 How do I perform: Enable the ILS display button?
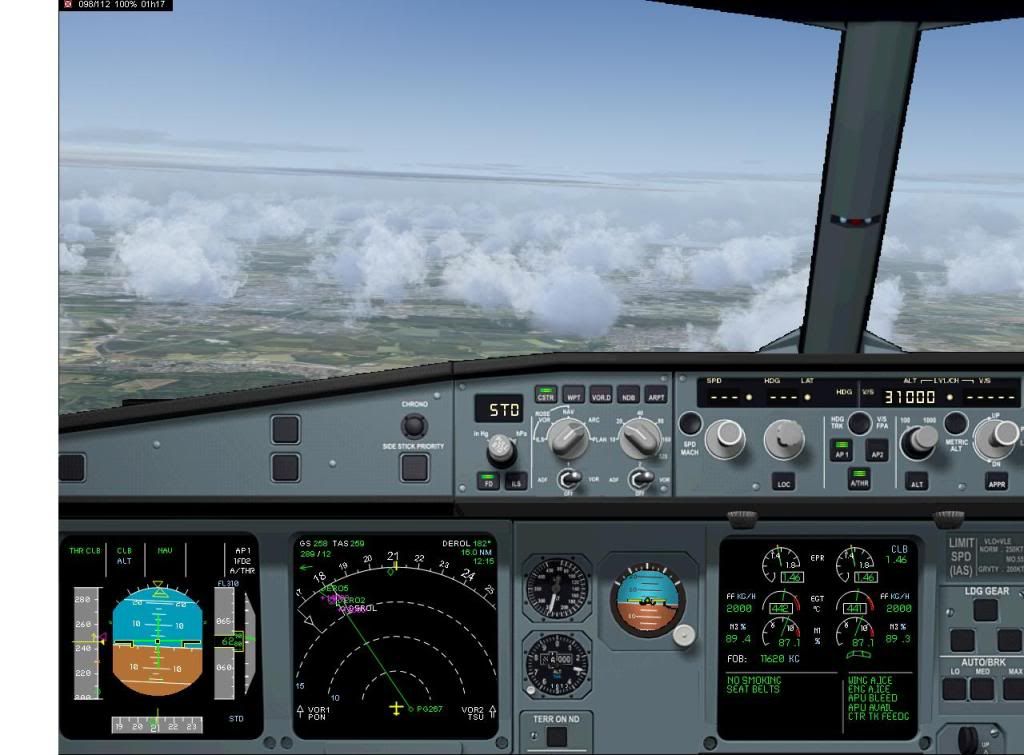pos(516,483)
